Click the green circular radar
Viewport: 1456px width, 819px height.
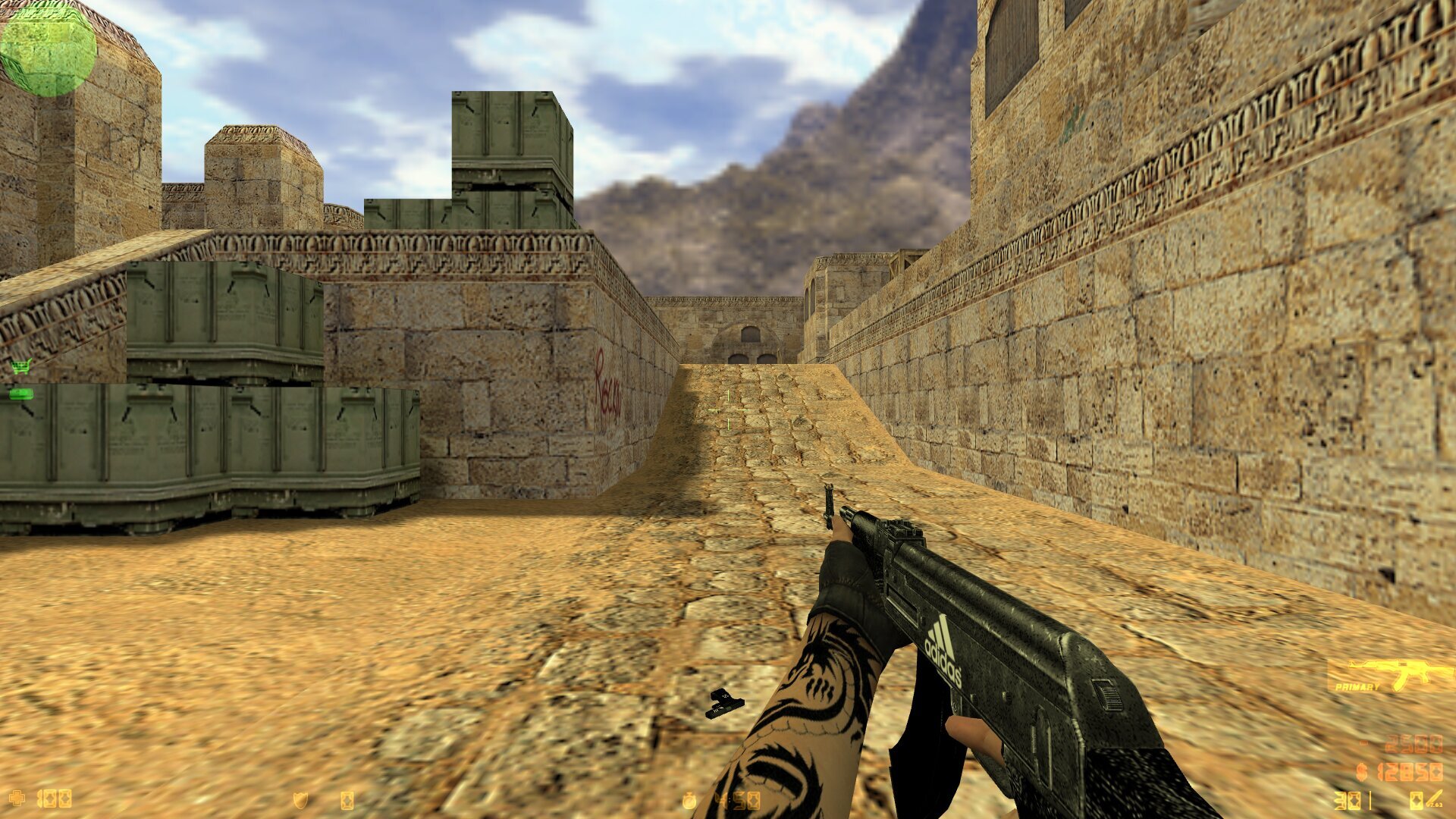48,49
